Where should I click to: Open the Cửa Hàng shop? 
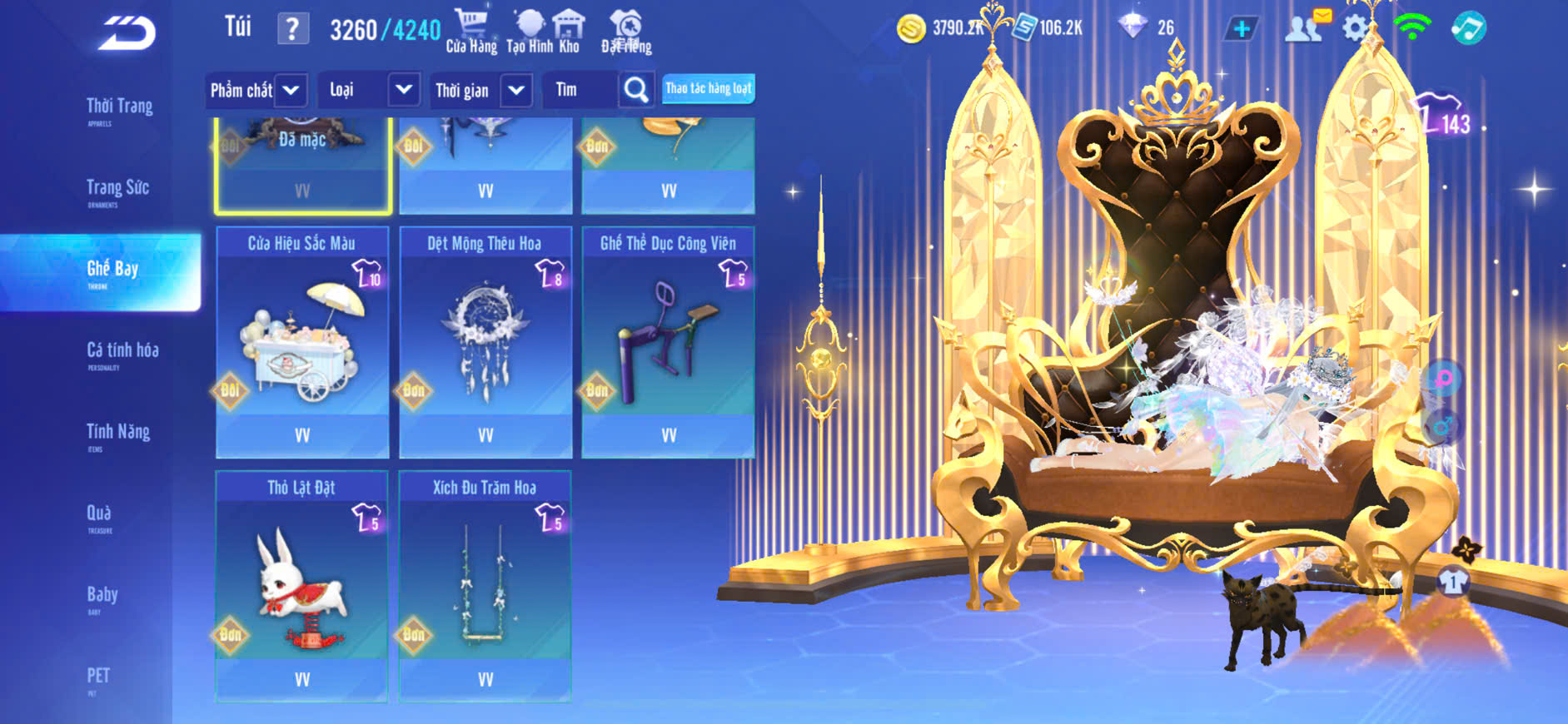pos(471,31)
